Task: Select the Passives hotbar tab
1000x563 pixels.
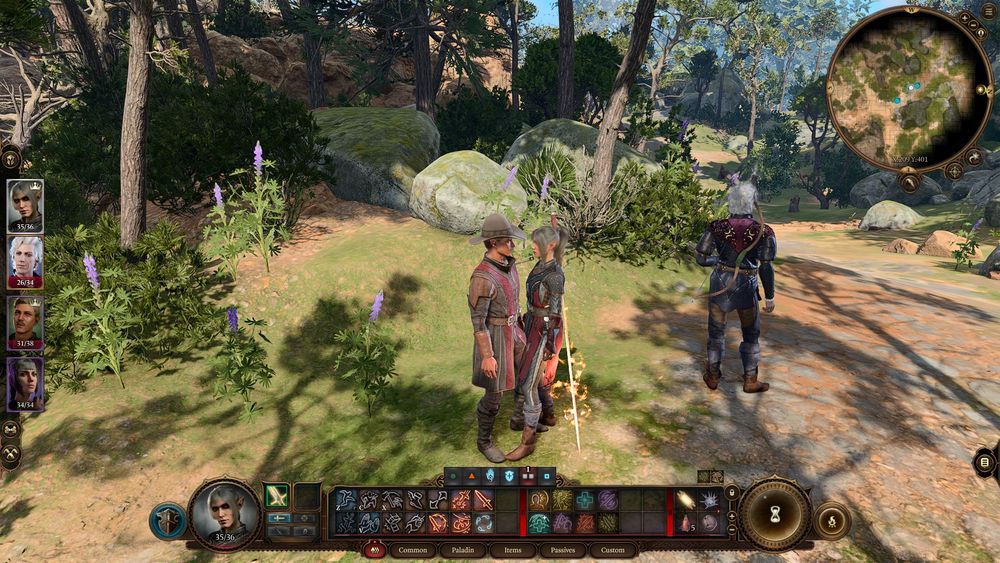Action: tap(563, 550)
